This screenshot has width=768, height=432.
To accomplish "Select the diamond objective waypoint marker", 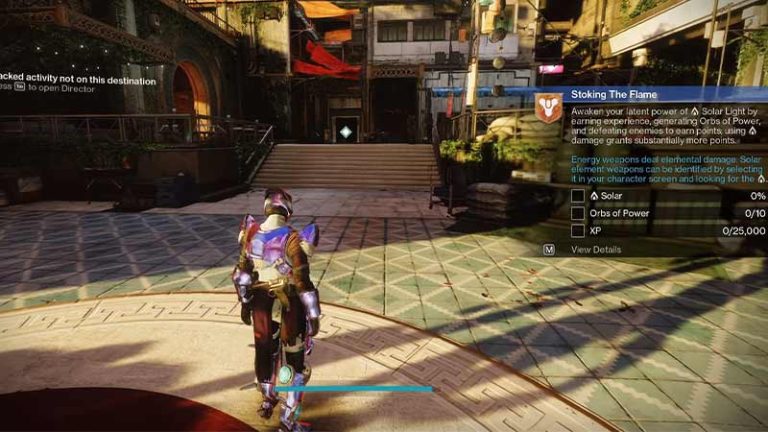I will [x=346, y=132].
